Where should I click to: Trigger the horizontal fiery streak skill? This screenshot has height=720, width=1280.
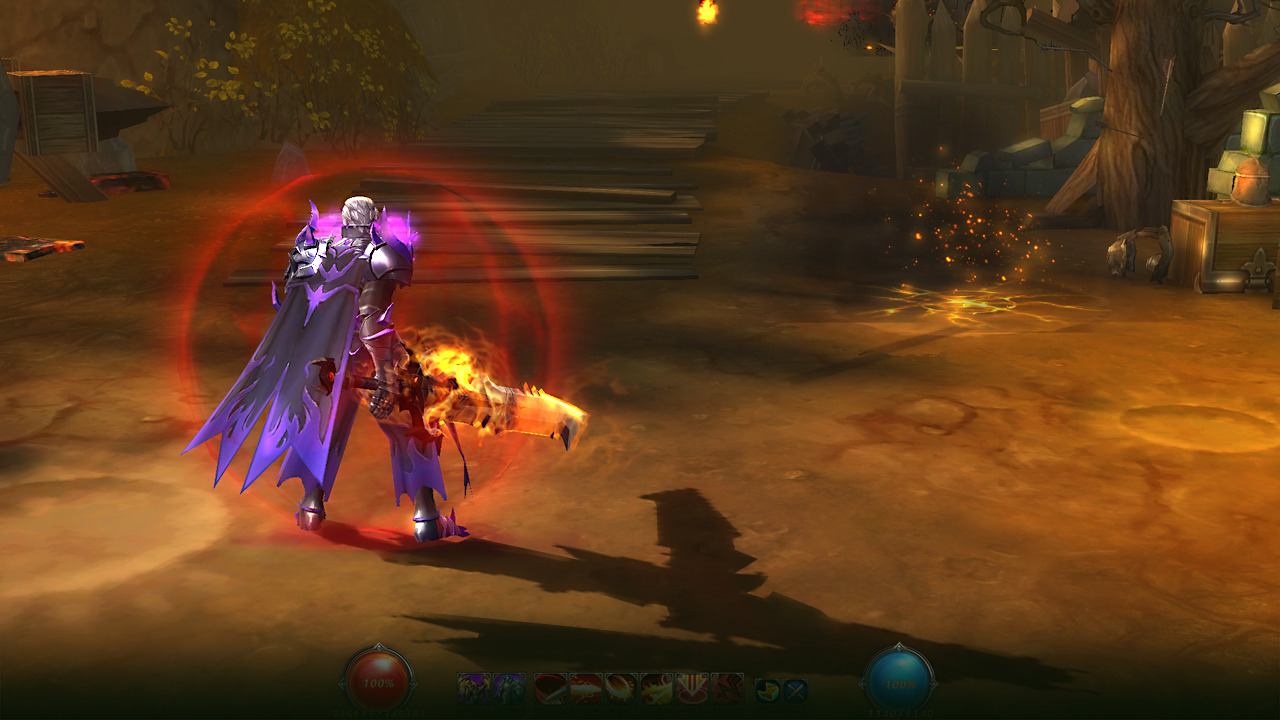586,688
